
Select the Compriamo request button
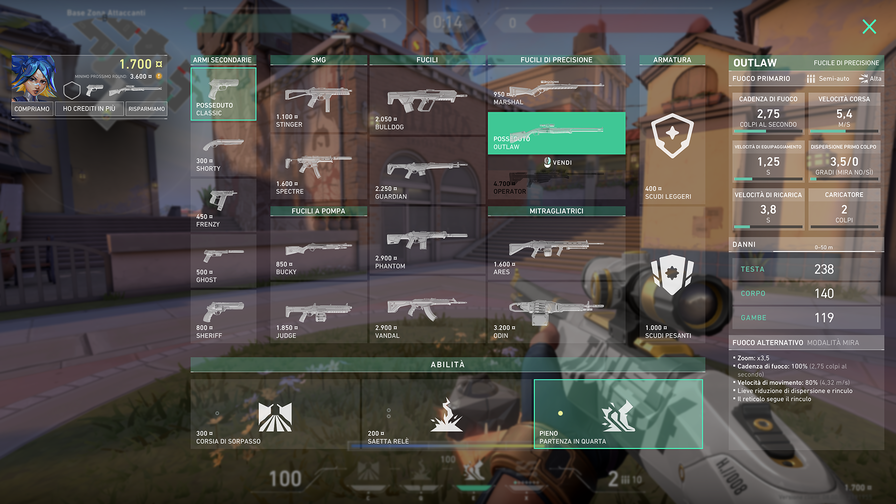point(32,109)
